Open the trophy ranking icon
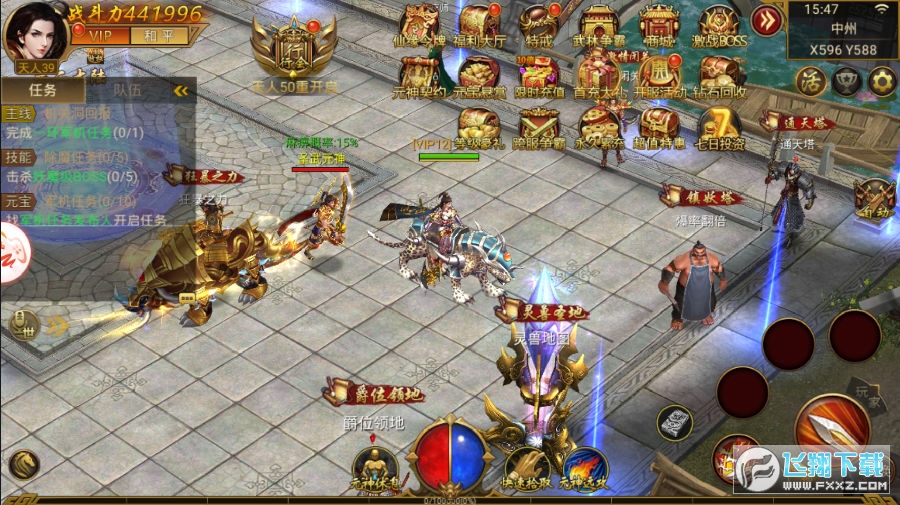This screenshot has height=505, width=900. click(x=847, y=81)
